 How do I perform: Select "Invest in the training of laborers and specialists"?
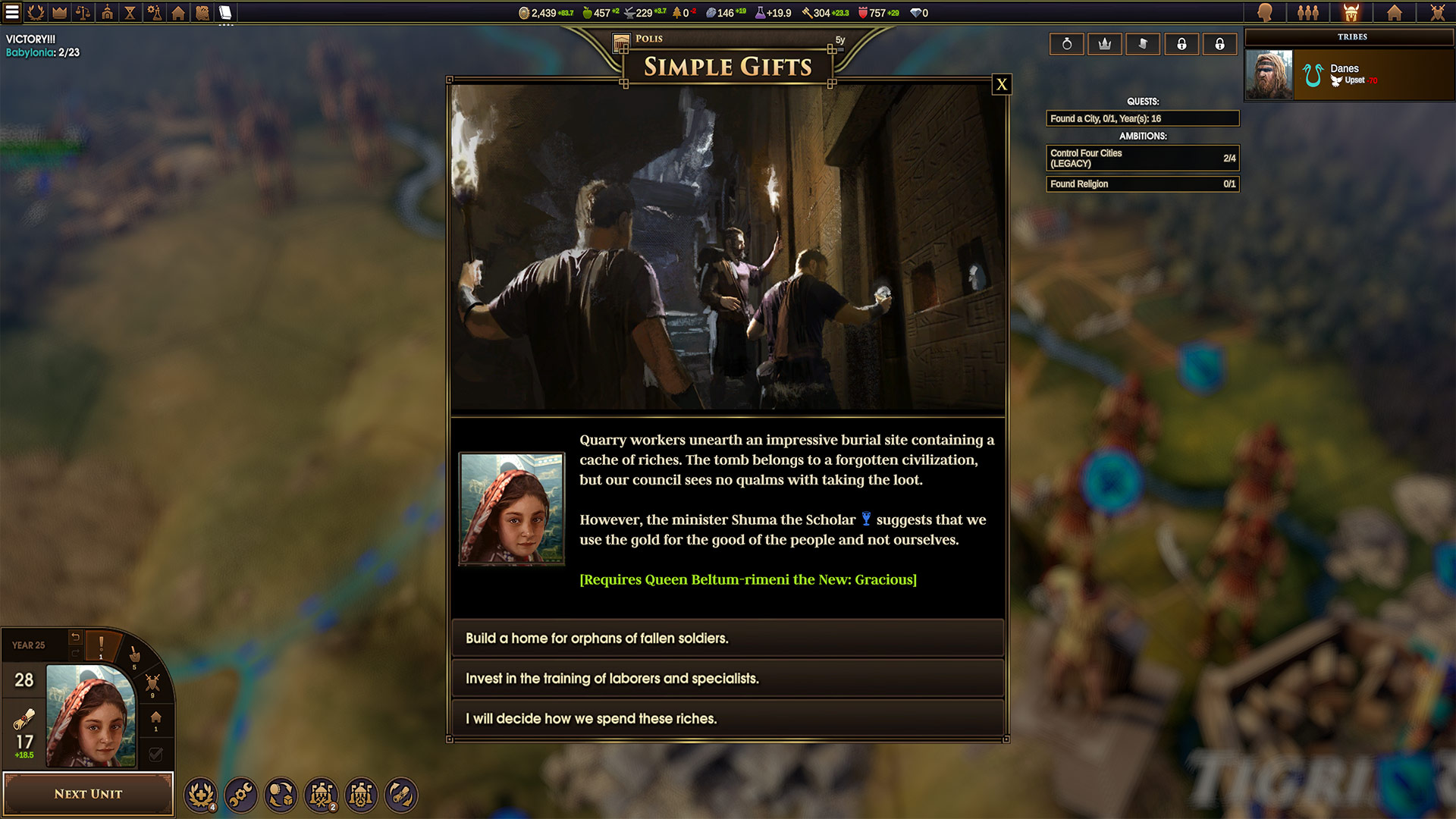coord(726,679)
